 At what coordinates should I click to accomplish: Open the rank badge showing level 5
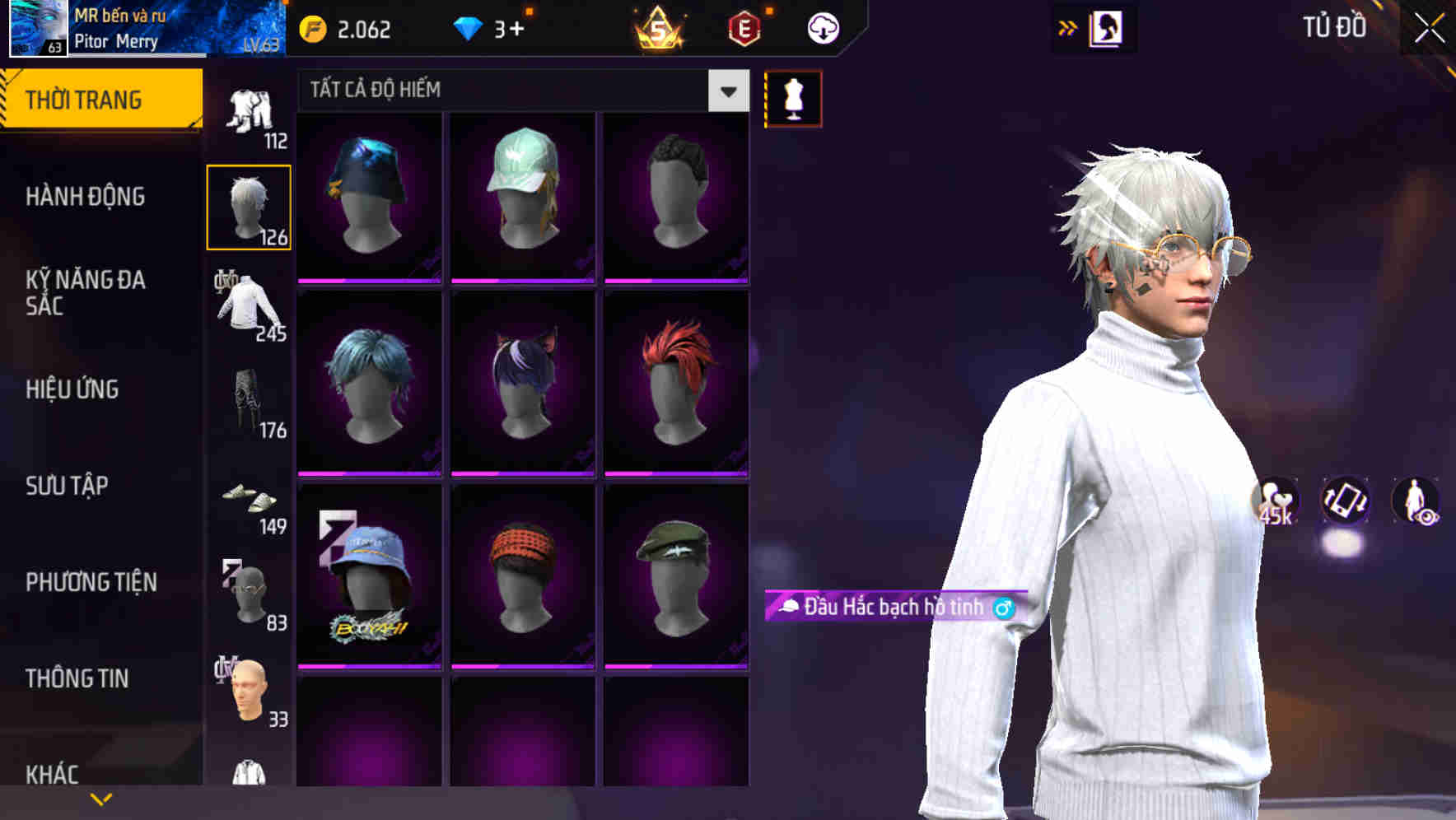click(659, 27)
